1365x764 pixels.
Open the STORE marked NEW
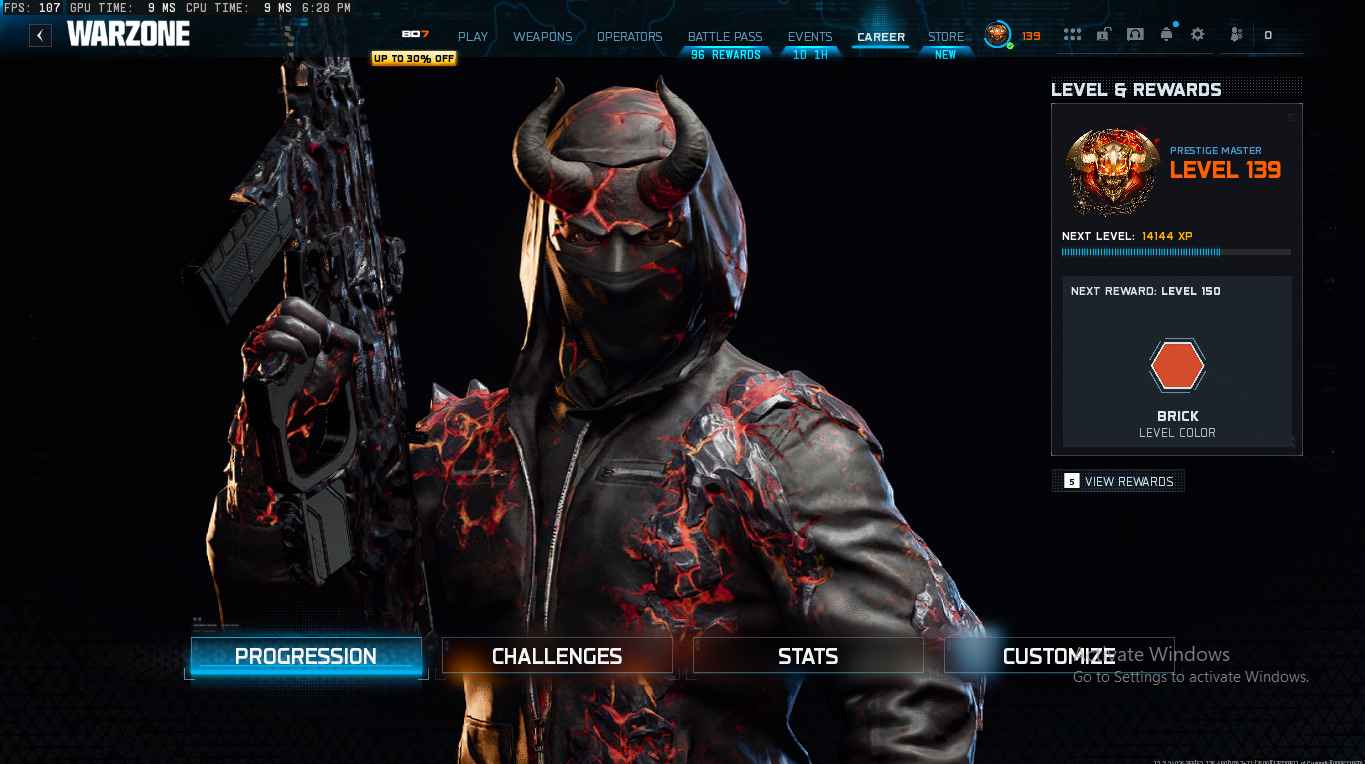[946, 37]
